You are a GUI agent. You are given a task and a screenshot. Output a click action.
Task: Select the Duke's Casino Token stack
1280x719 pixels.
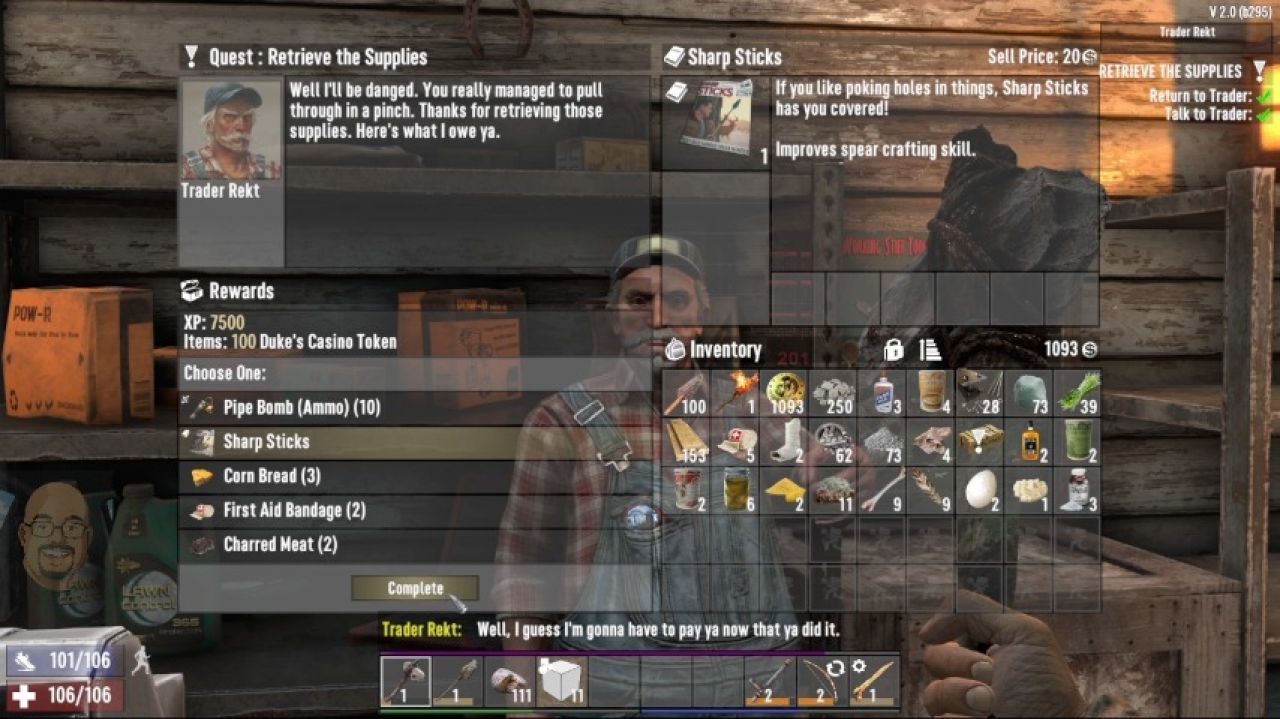pos(784,393)
